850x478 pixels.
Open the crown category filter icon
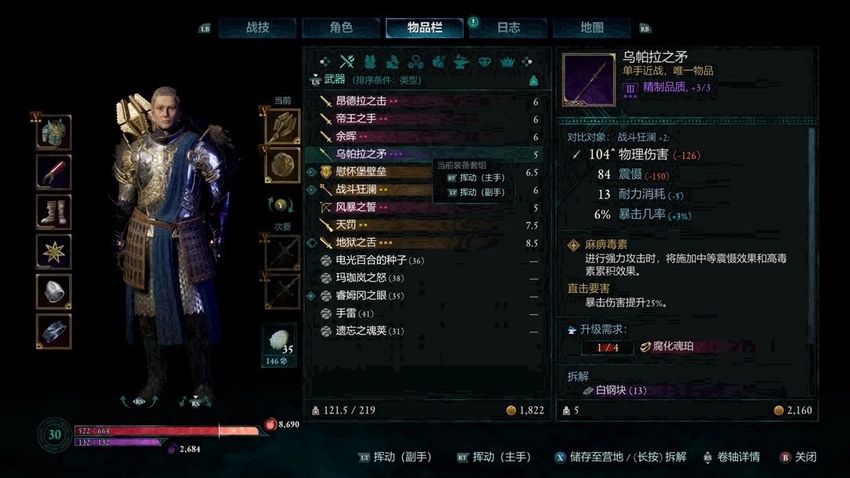pos(507,61)
